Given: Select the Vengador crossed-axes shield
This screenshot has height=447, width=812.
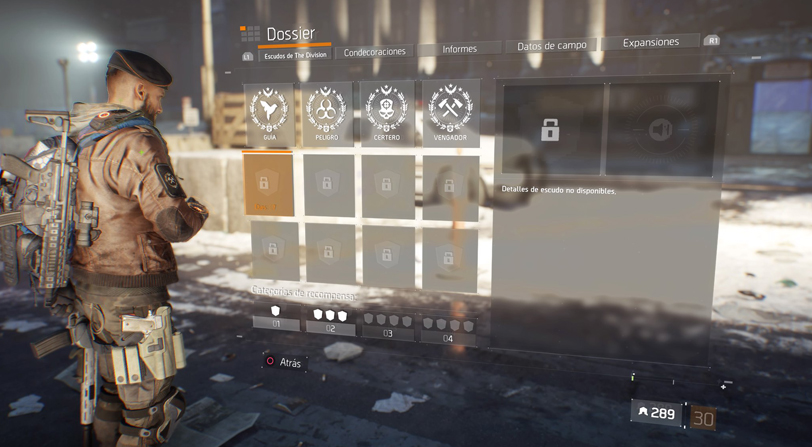Looking at the screenshot, I should [449, 111].
